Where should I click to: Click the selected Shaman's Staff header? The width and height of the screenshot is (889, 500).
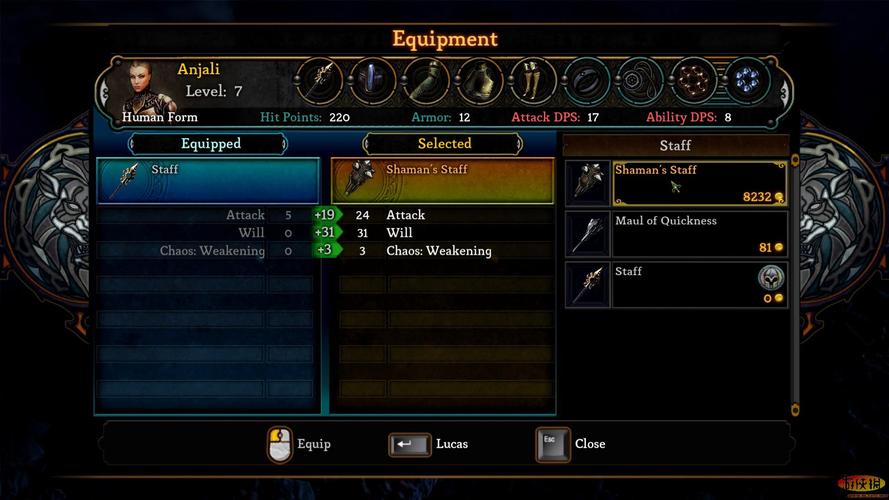click(443, 180)
